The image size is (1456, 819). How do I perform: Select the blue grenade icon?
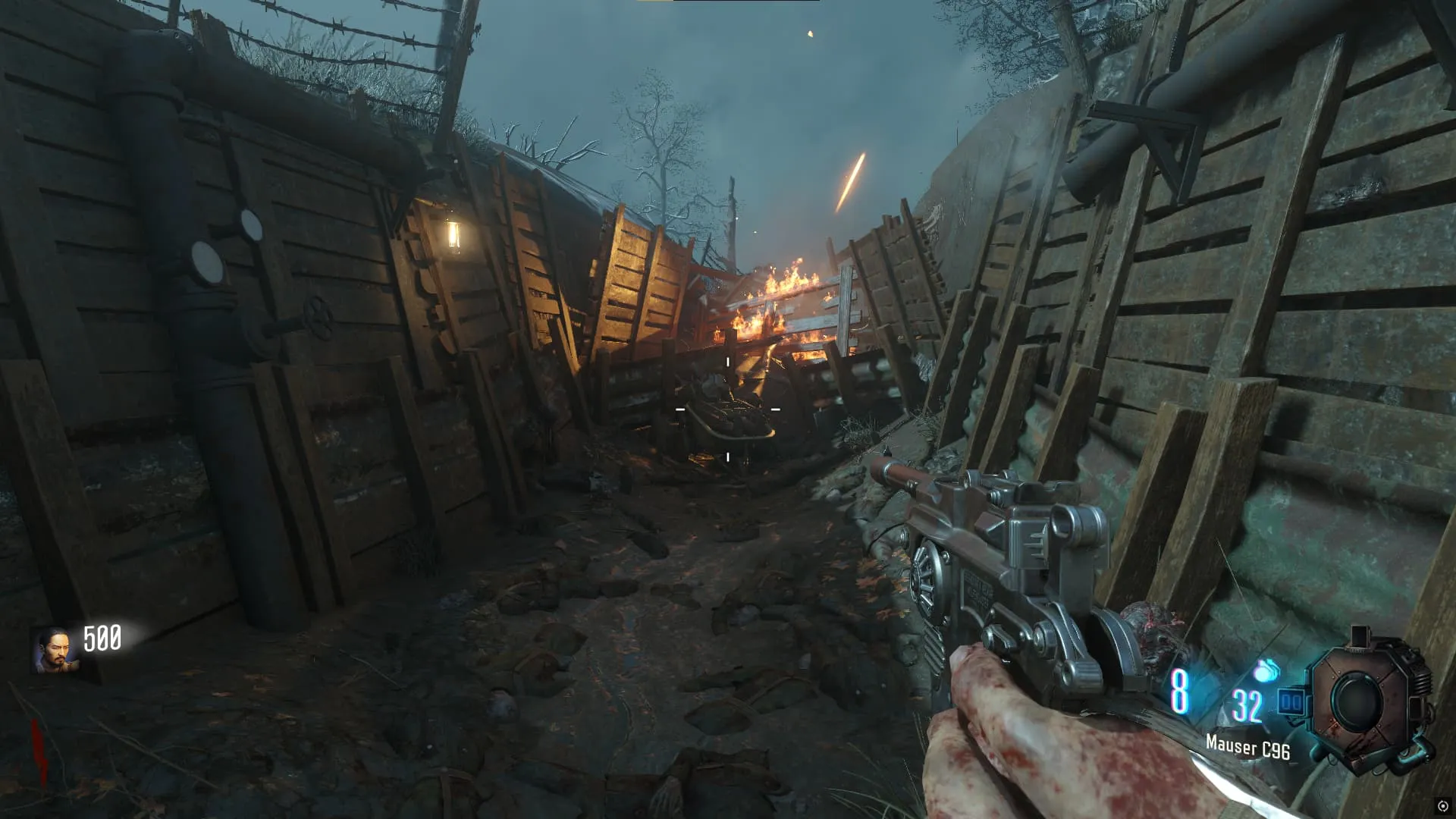(1266, 671)
